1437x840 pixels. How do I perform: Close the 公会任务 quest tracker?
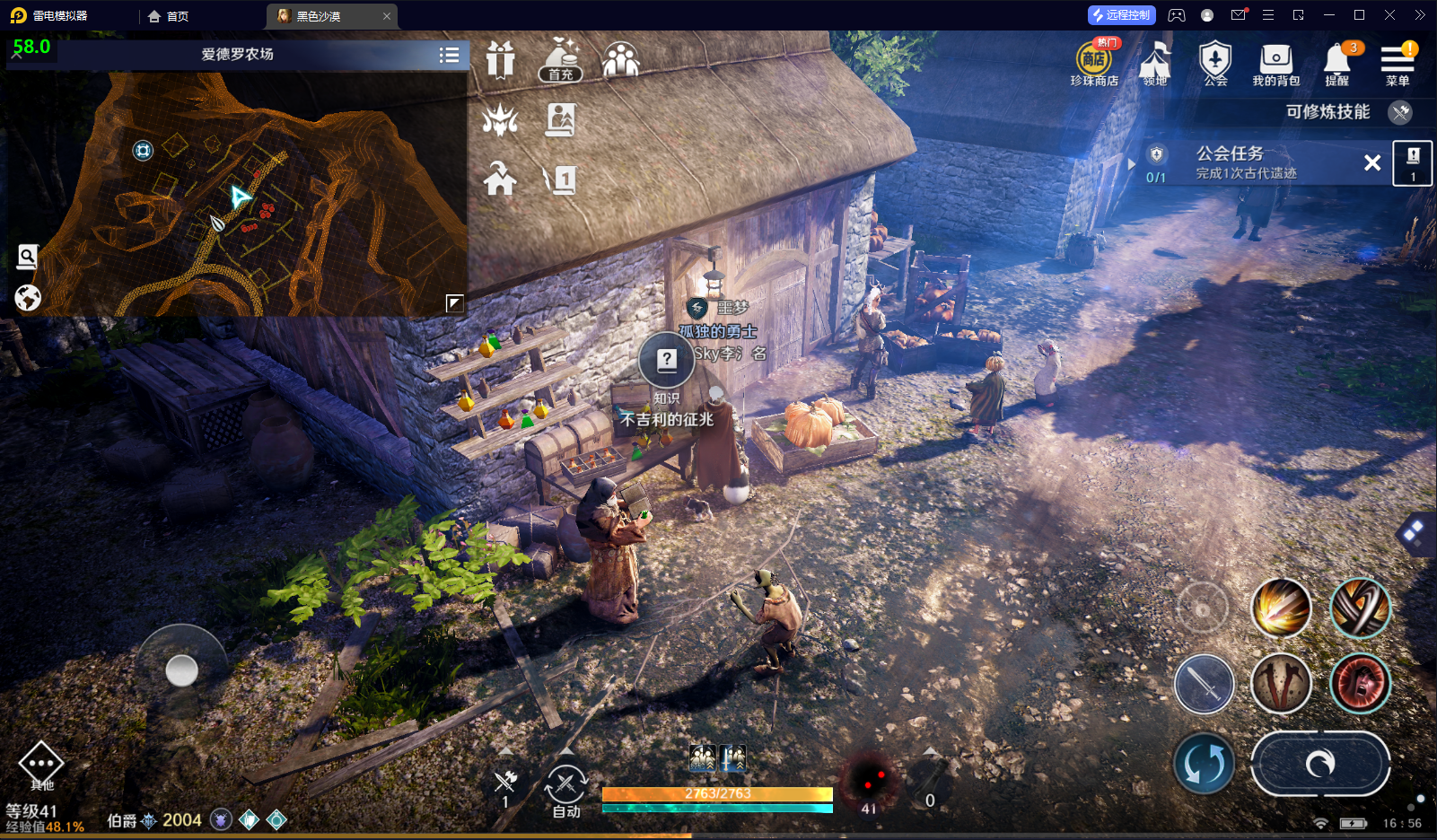(1372, 162)
